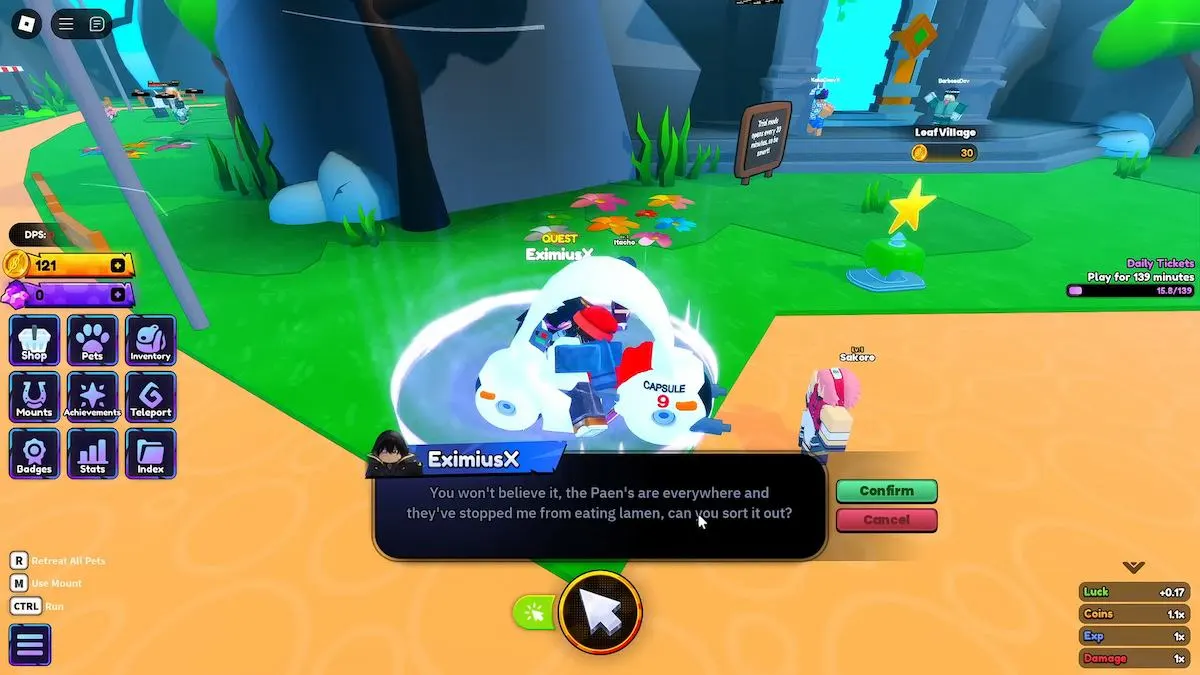Screen dimensions: 1200x675
Task: Open the Badges panel
Action: pyautogui.click(x=34, y=454)
